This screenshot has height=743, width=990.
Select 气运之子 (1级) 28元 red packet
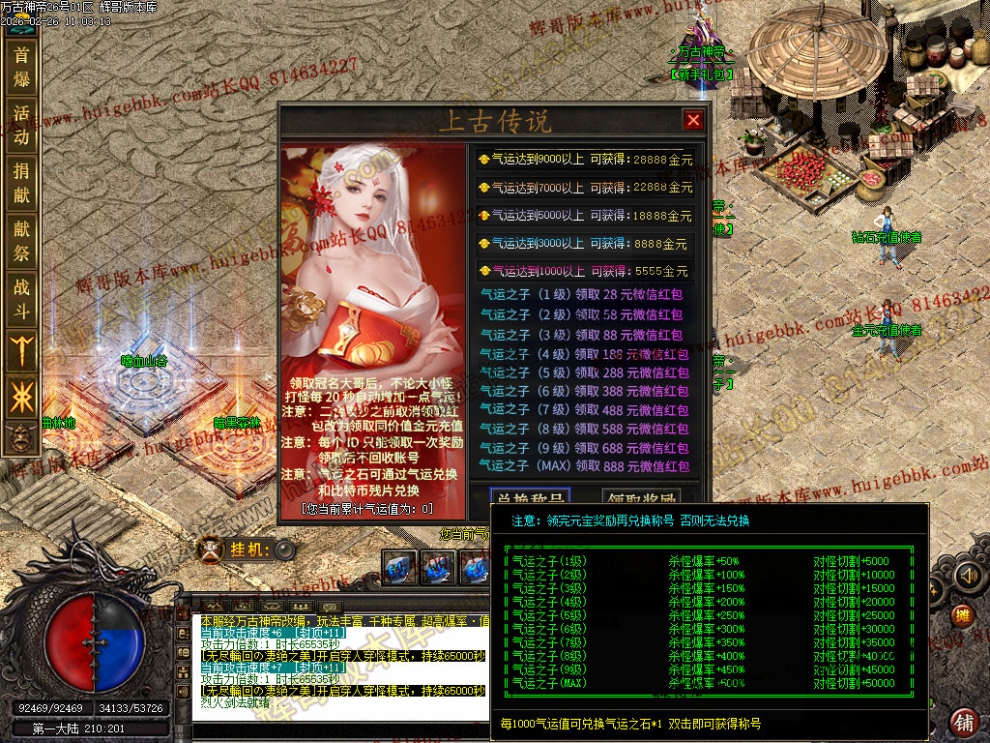pyautogui.click(x=582, y=296)
